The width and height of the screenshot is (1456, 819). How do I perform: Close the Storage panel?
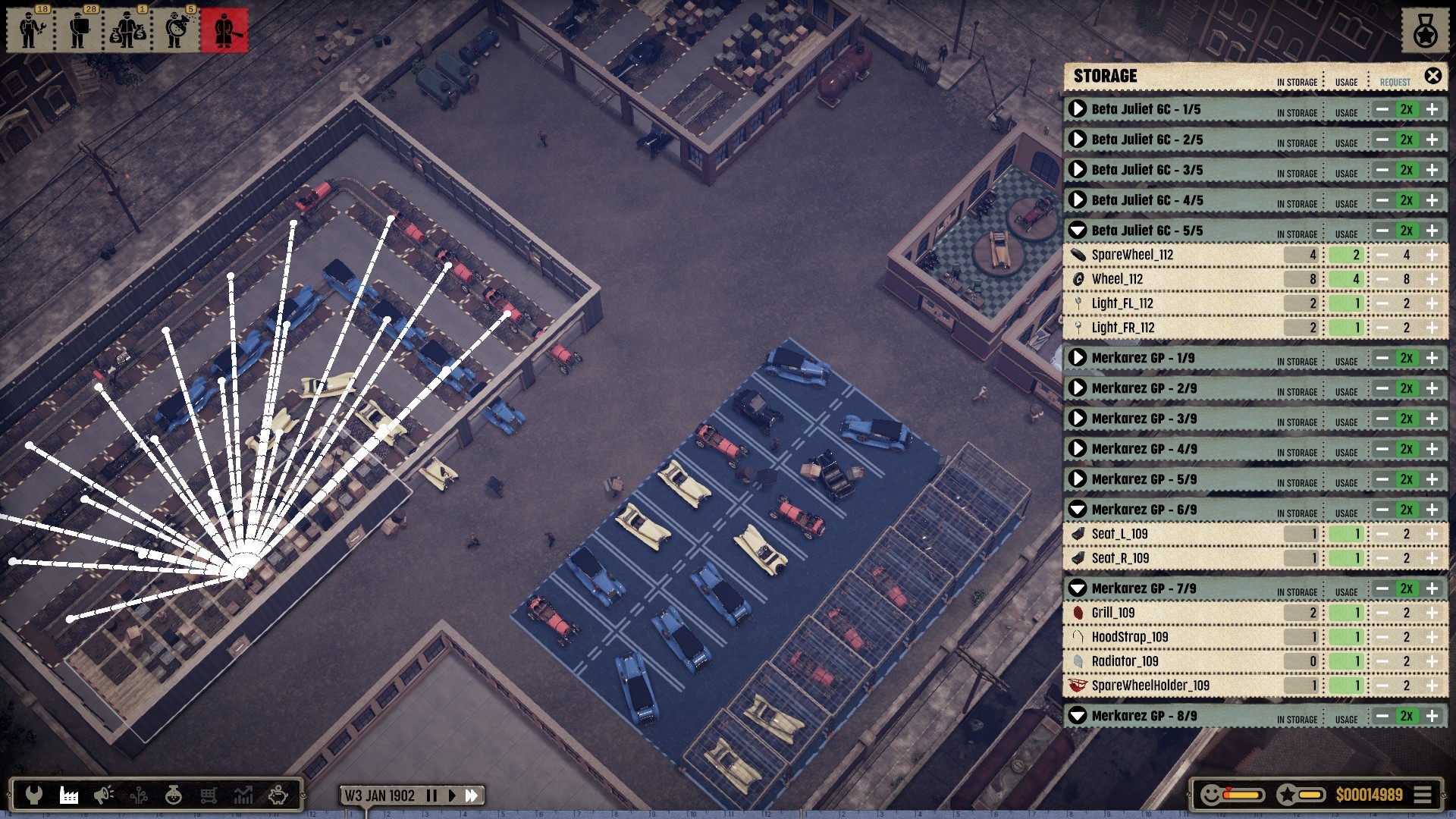point(1432,76)
